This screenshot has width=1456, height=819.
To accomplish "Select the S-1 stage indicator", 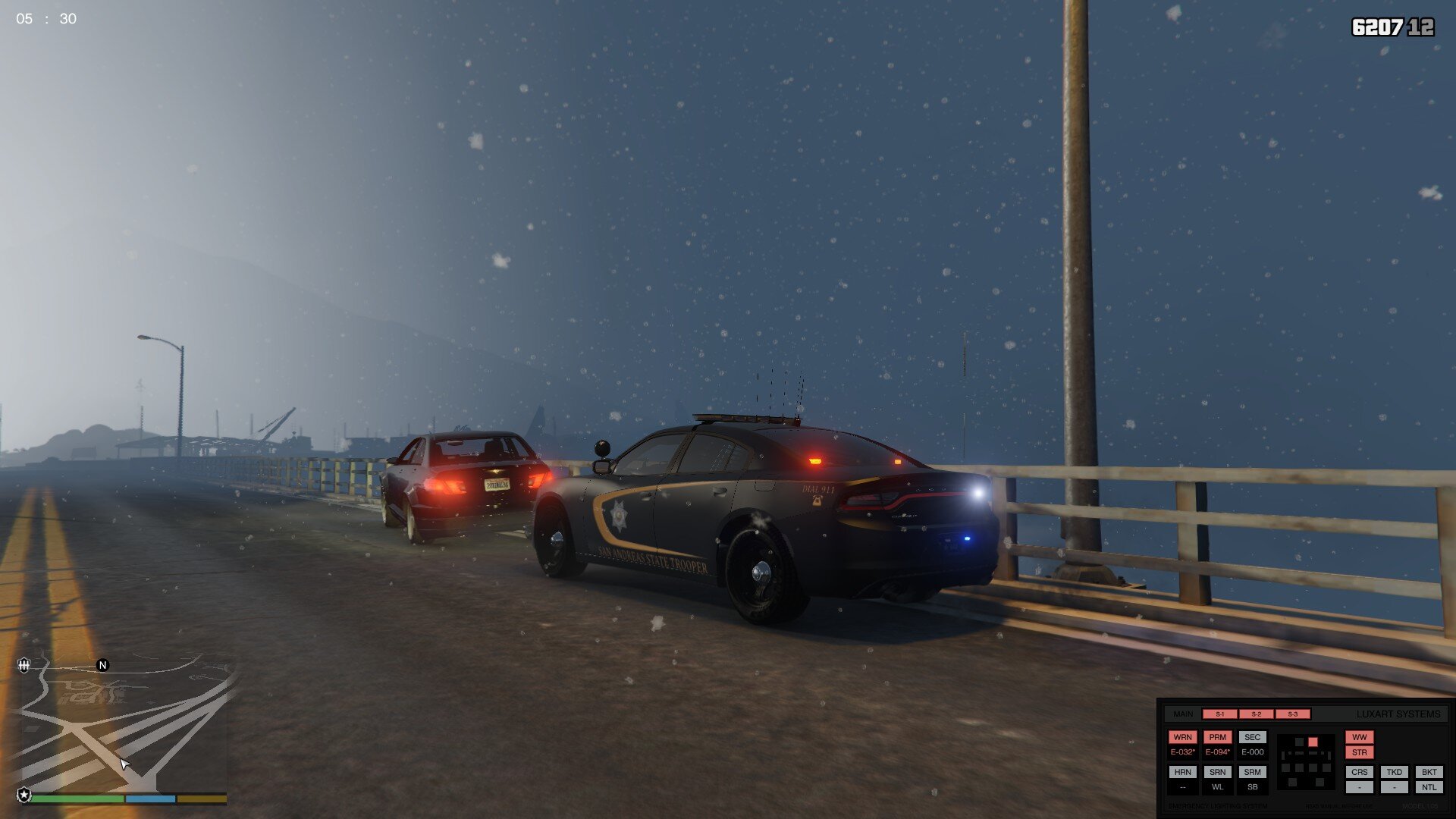I will (x=1219, y=714).
